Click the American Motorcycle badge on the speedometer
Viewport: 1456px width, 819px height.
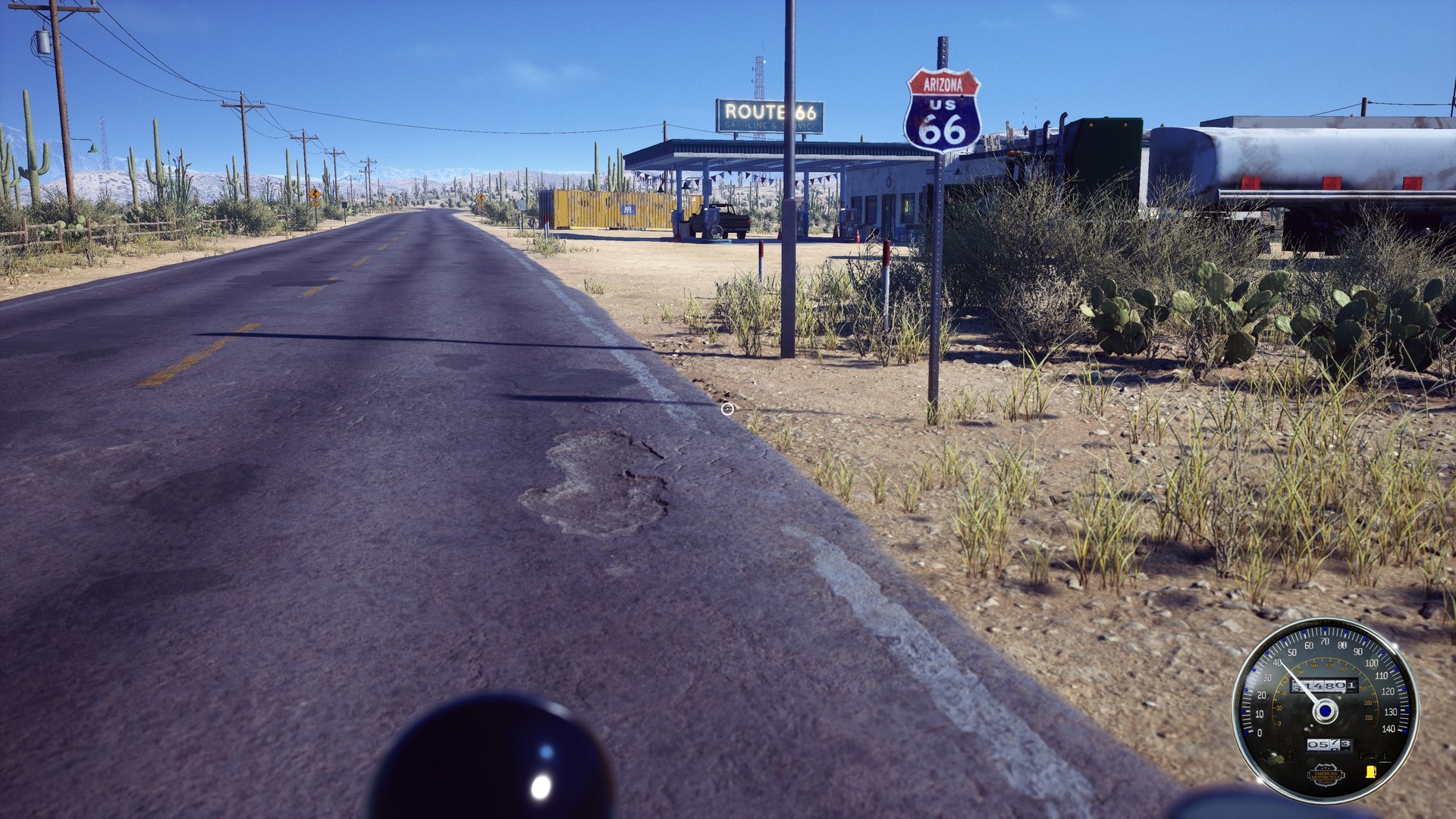[1326, 774]
